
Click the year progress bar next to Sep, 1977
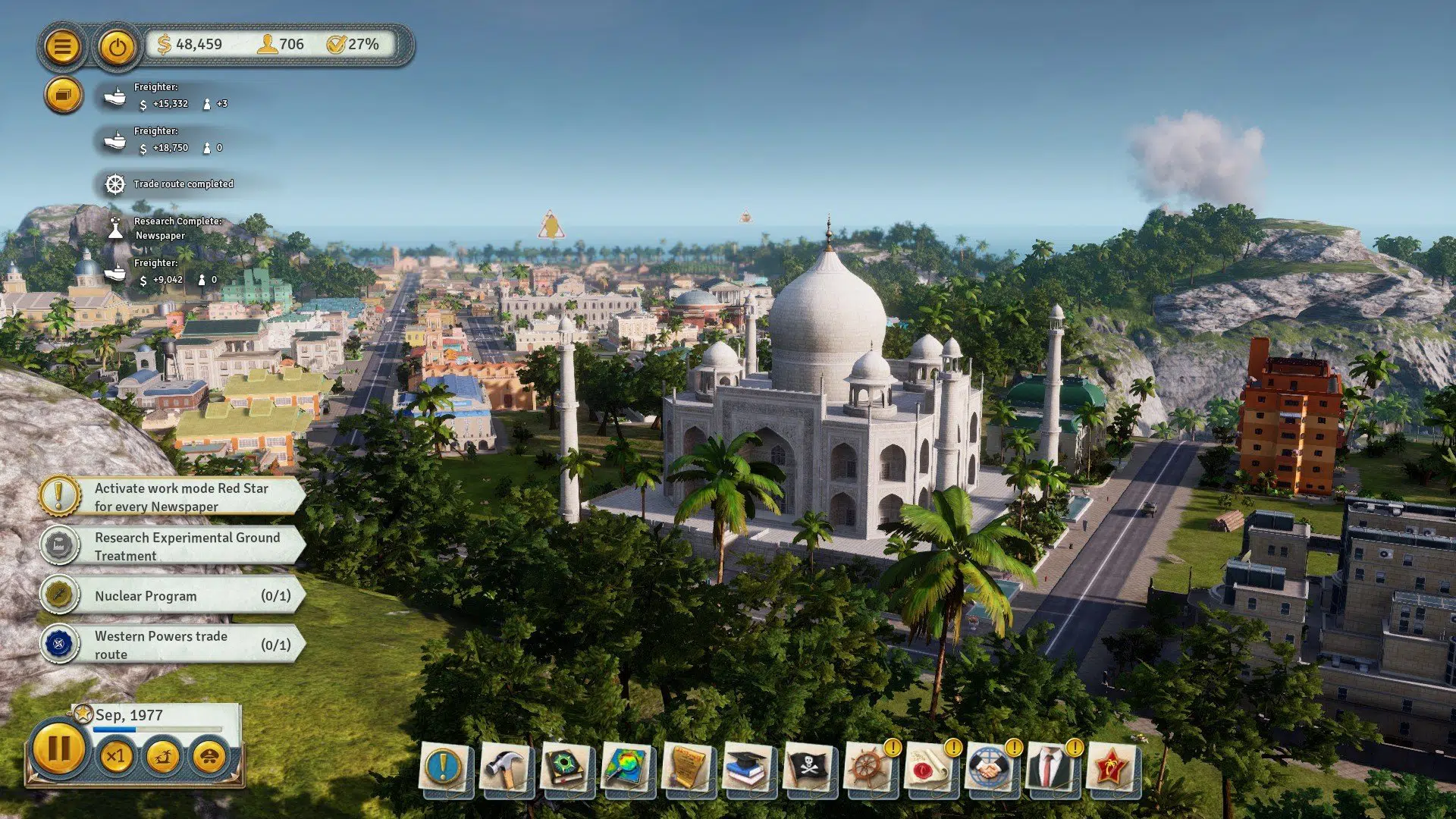click(x=158, y=729)
